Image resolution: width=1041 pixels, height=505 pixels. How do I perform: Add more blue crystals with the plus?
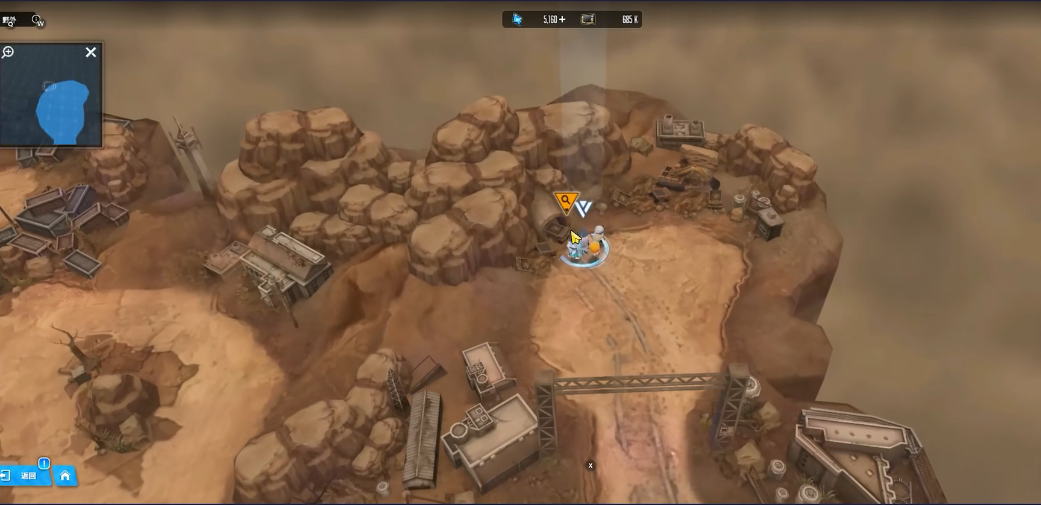(x=562, y=19)
